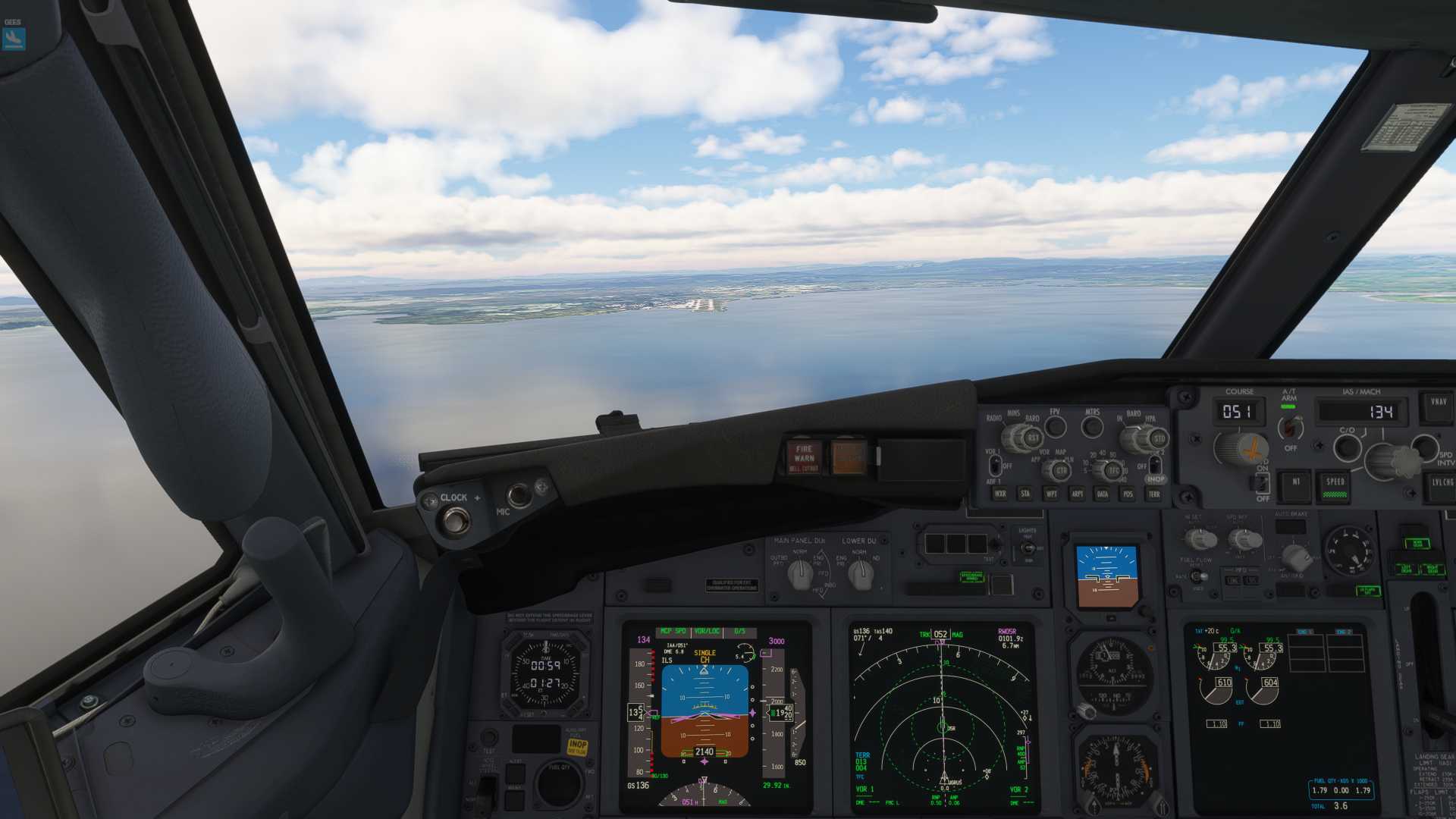Engage the LVL CHG mode button
The height and width of the screenshot is (819, 1456).
coord(1442,485)
